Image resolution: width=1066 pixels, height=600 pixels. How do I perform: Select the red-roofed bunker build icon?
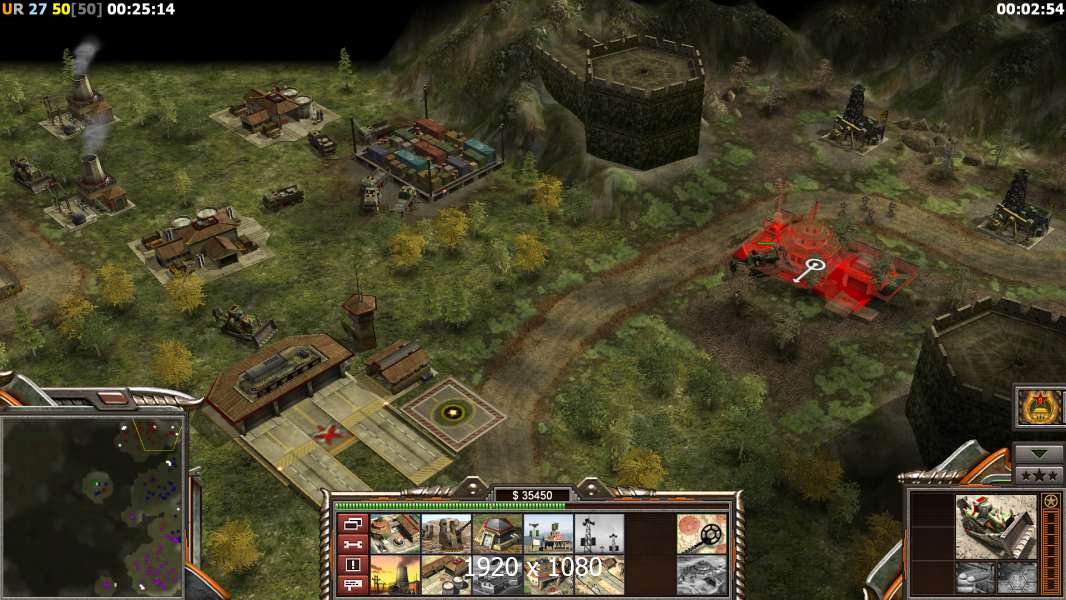[x=497, y=534]
